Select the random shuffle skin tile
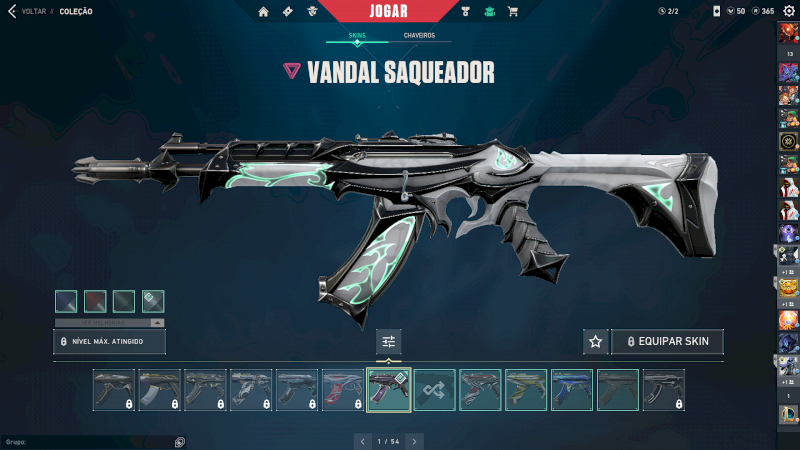This screenshot has height=450, width=800. pos(435,390)
